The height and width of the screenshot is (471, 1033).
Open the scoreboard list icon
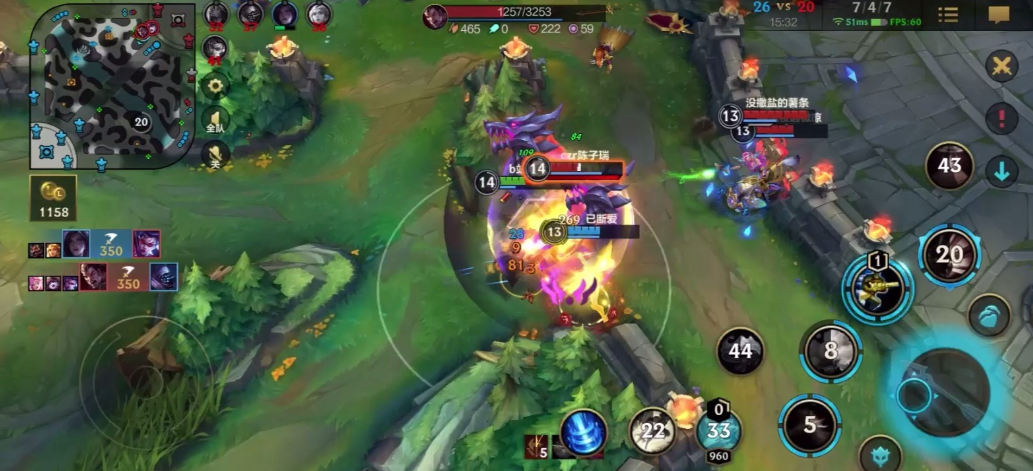[948, 15]
